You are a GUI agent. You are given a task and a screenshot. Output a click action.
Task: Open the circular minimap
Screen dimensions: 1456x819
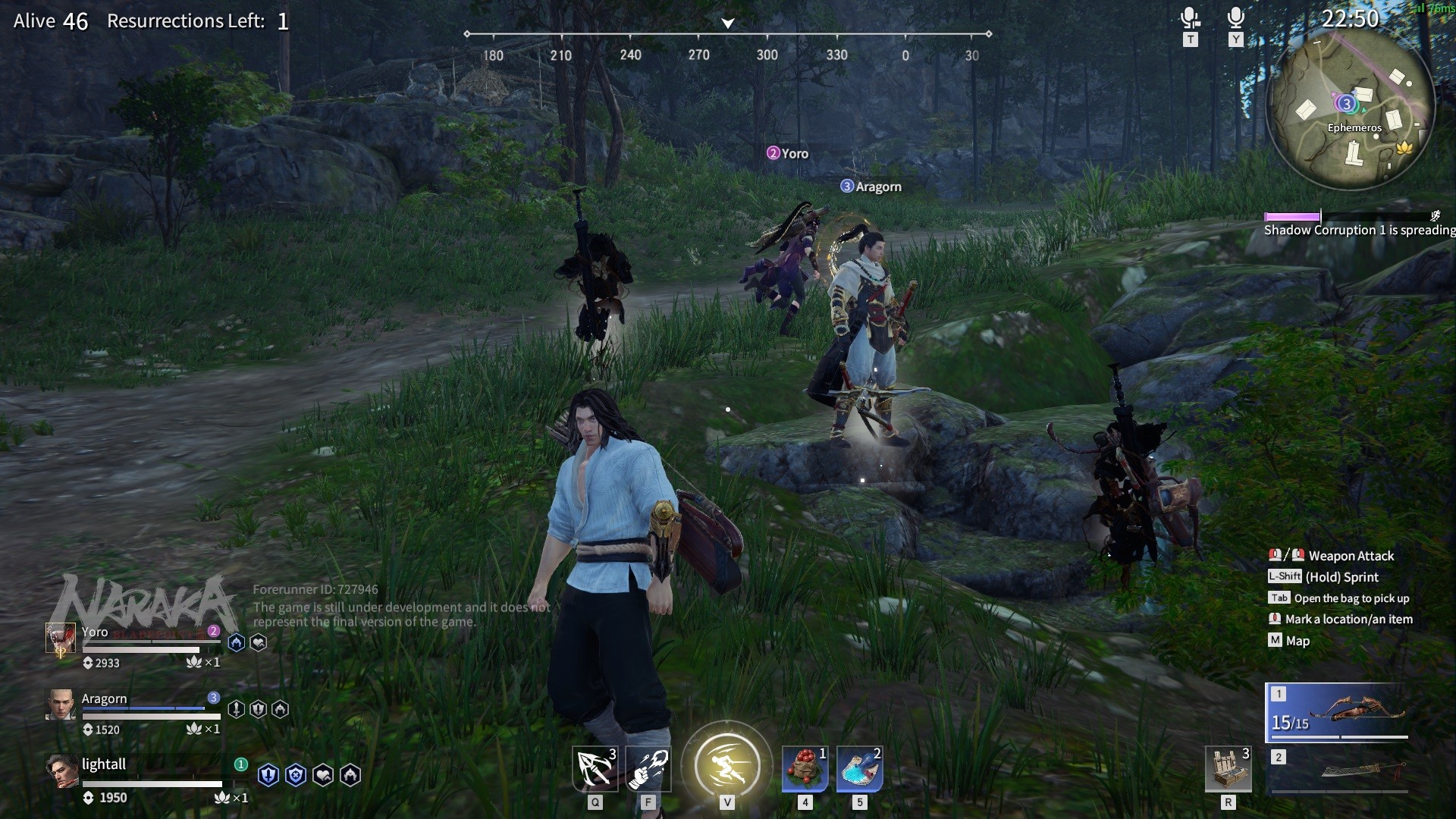click(1351, 107)
